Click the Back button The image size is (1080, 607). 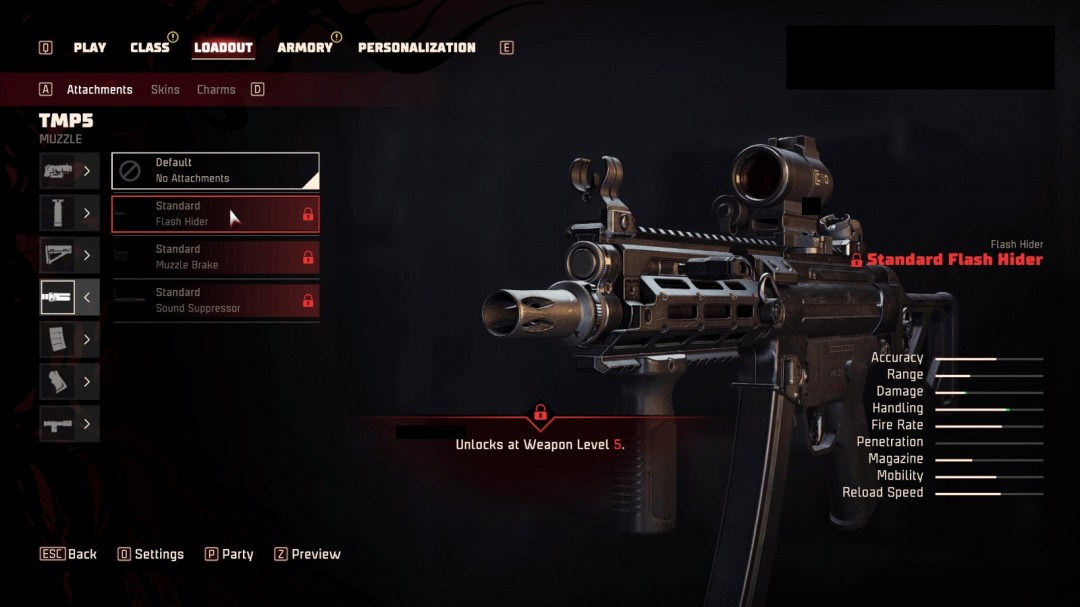point(69,554)
